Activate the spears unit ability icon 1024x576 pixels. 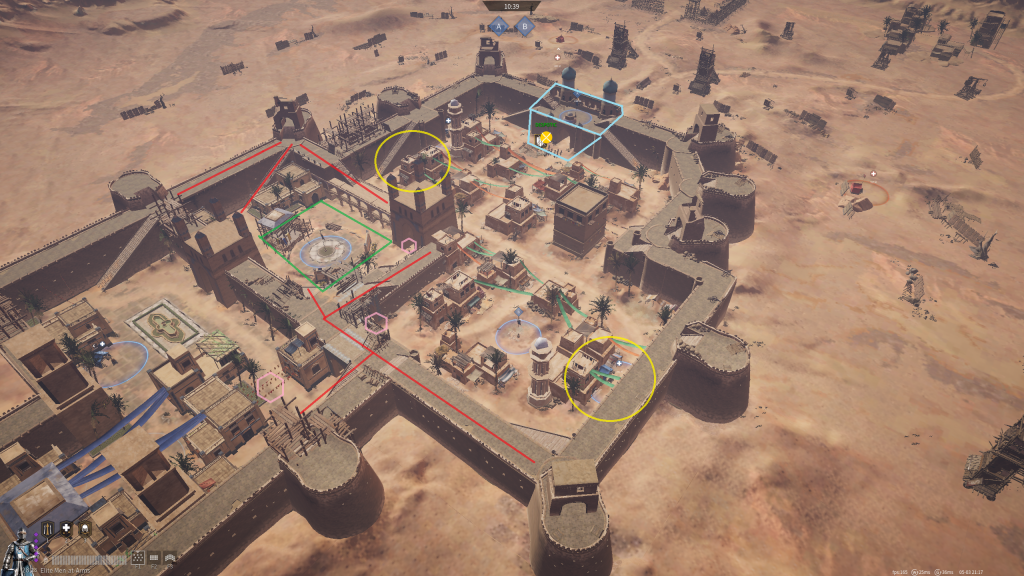coord(47,528)
